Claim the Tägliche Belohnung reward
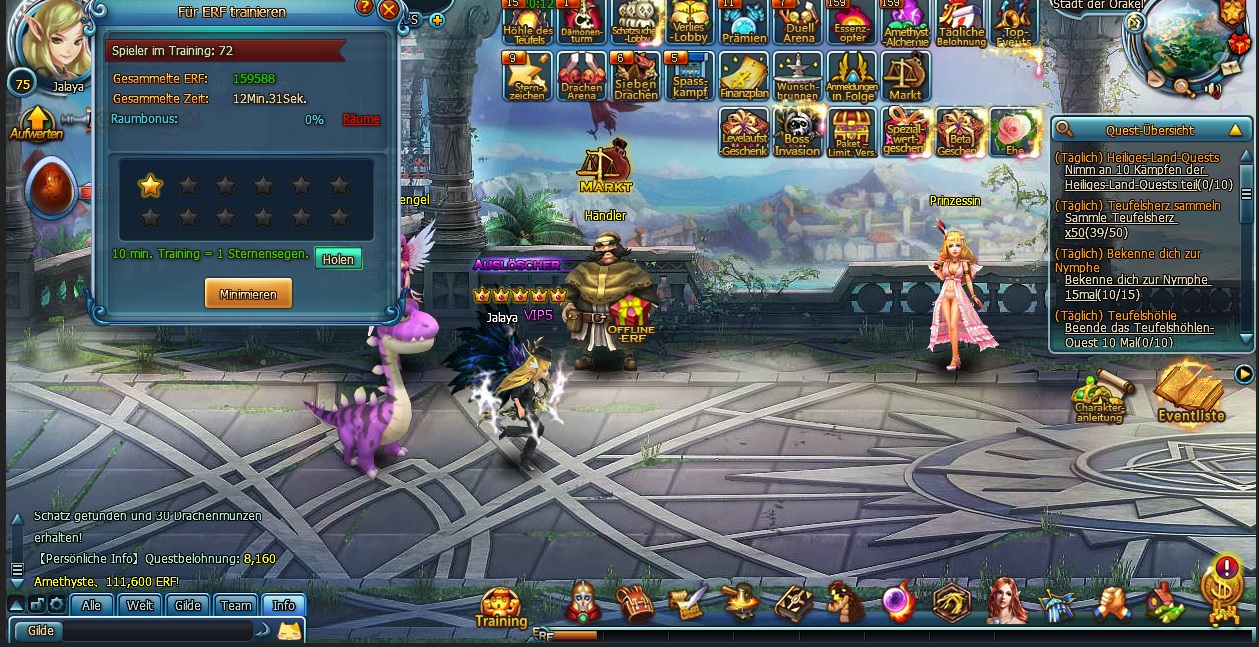Image resolution: width=1259 pixels, height=647 pixels. tap(960, 22)
